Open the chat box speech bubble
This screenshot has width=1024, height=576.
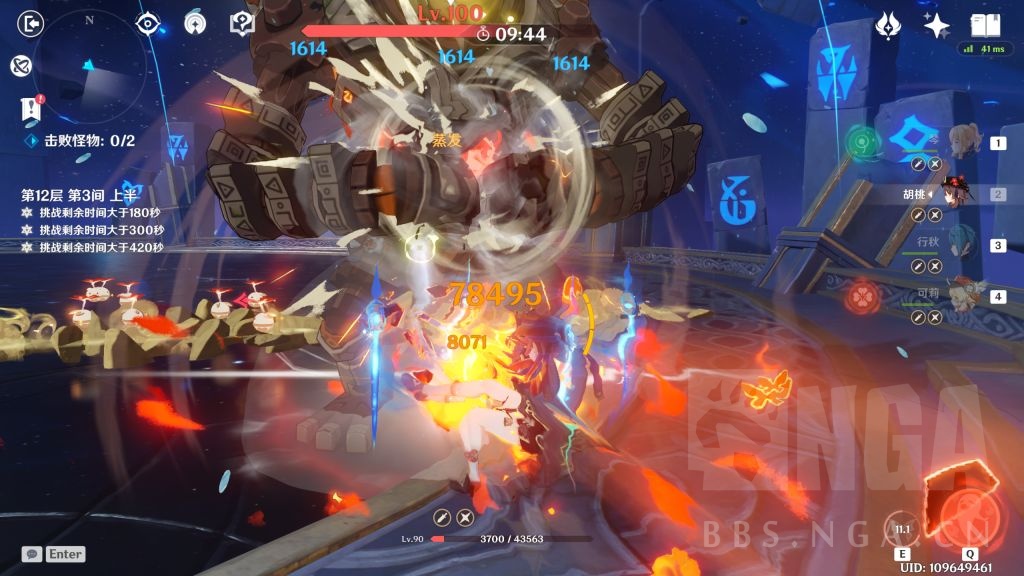coord(32,553)
